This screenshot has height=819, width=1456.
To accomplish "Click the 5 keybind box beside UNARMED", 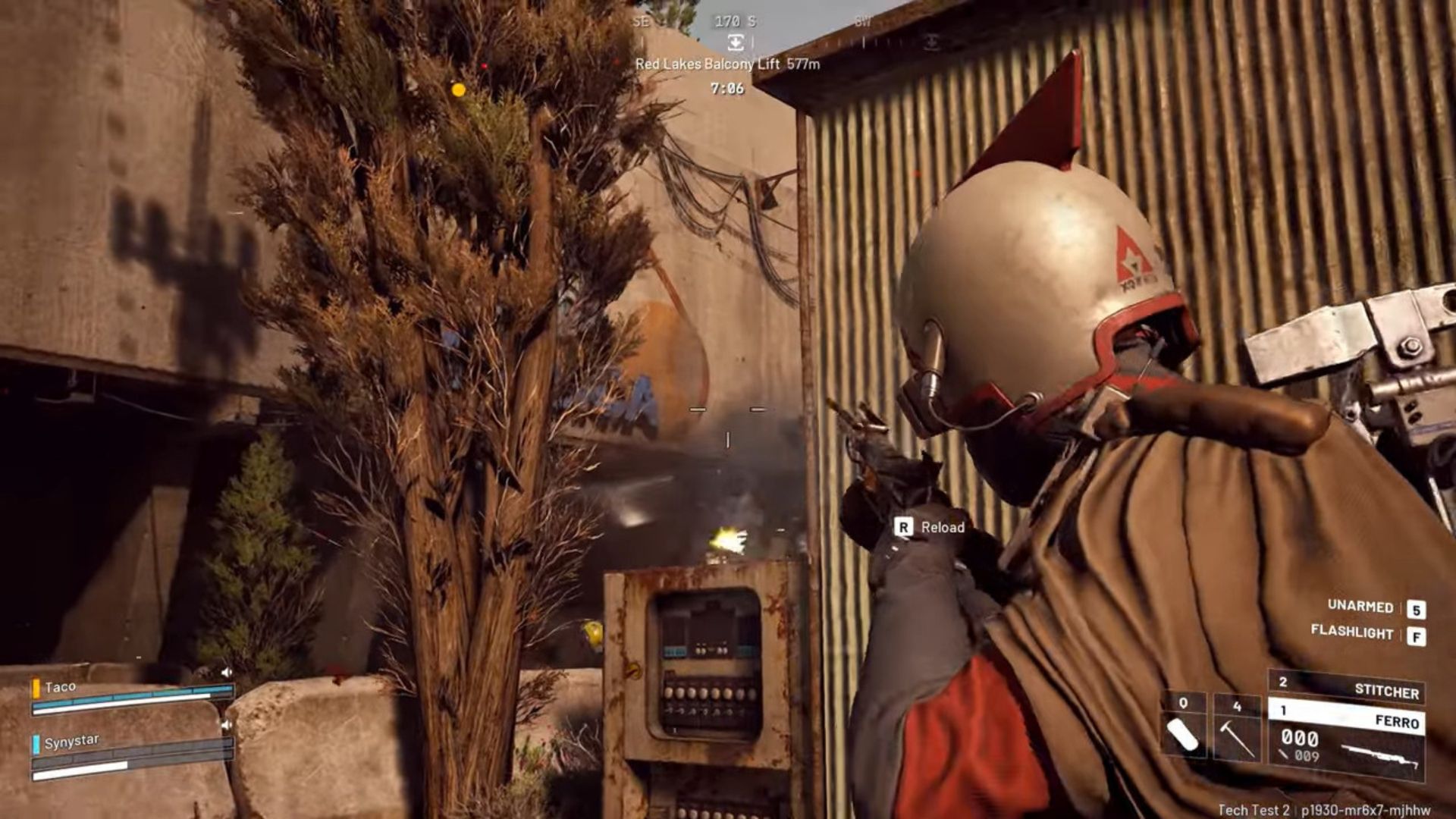I will coord(1417,608).
